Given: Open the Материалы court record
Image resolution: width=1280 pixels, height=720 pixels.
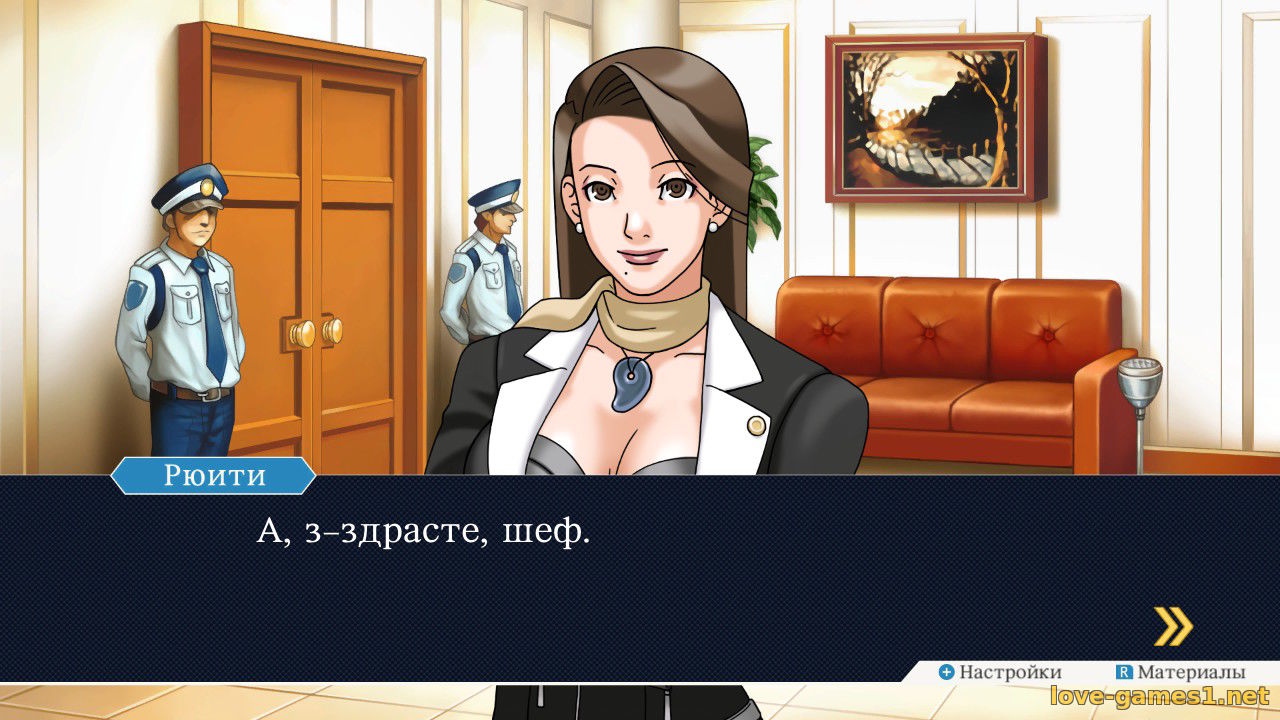Looking at the screenshot, I should [x=1180, y=672].
